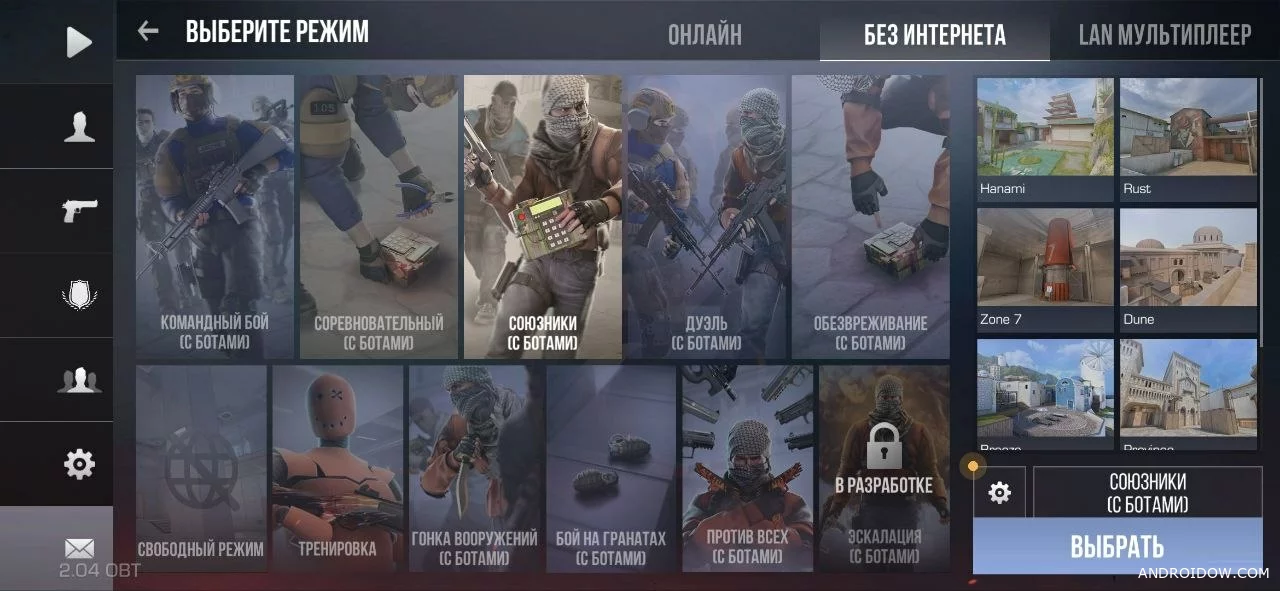1280x591 pixels.
Task: Select the СВОБОДНЫЙ РЕЖИМ card
Action: click(201, 468)
